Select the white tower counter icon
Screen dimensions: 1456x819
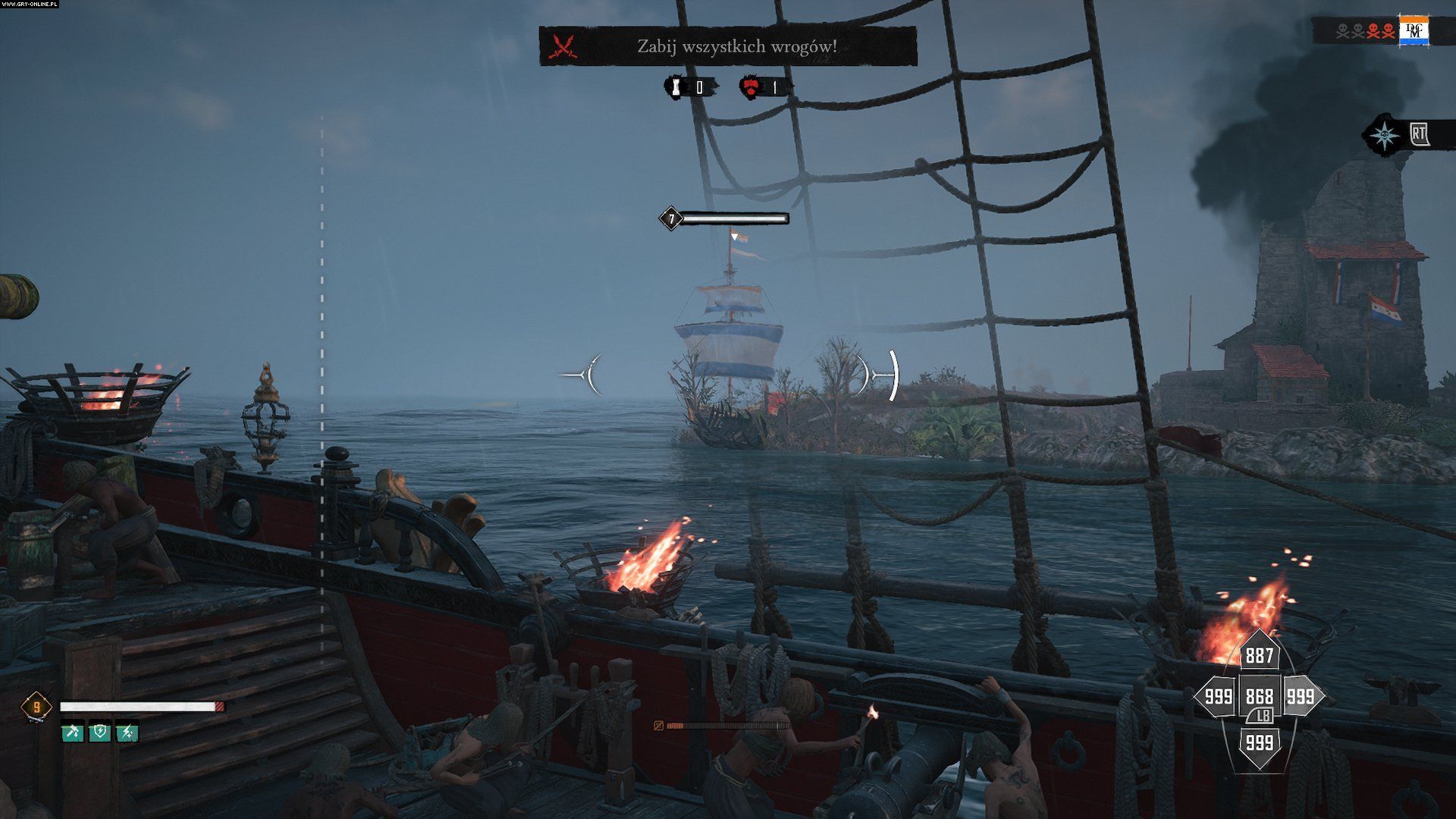pos(673,87)
